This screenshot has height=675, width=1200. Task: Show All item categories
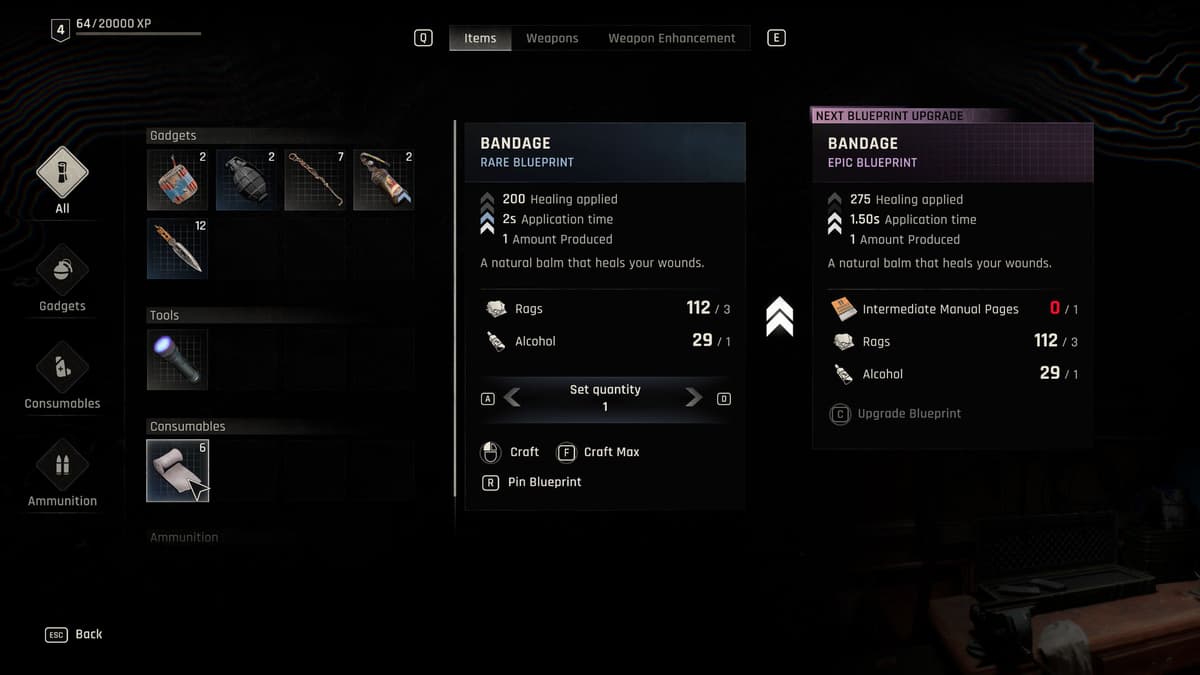pos(62,178)
